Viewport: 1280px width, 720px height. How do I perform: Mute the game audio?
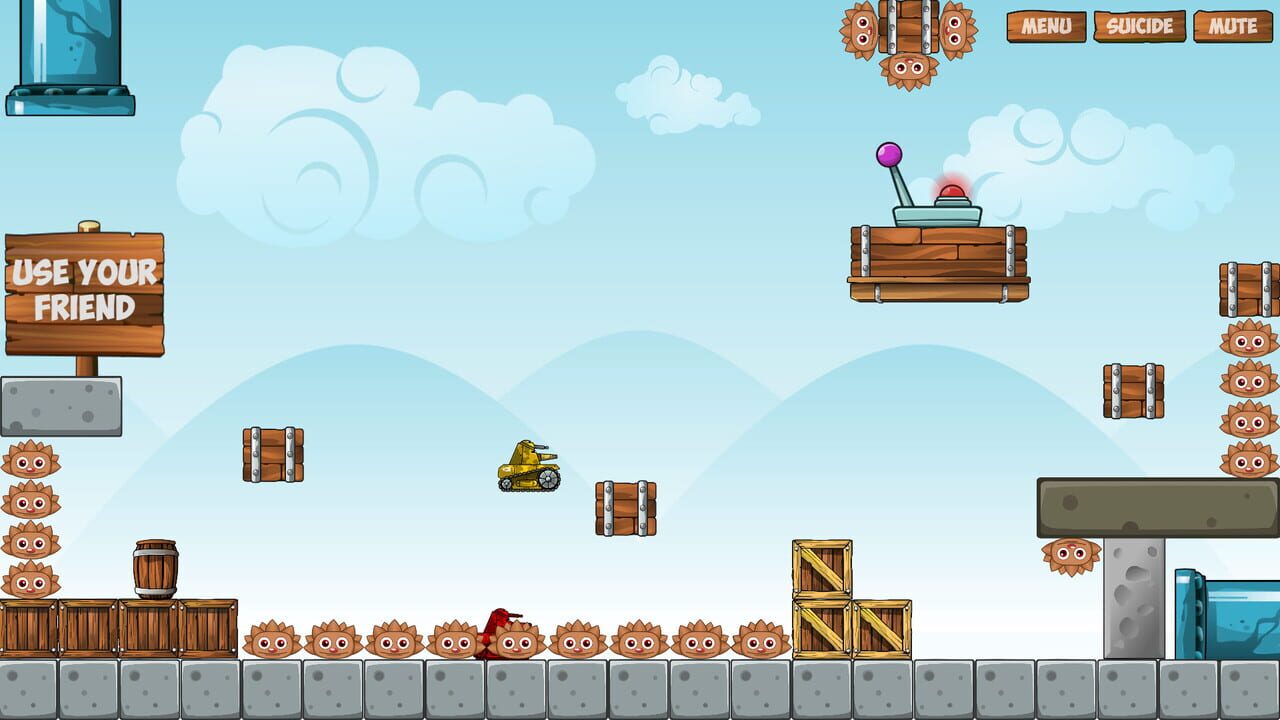point(1233,25)
